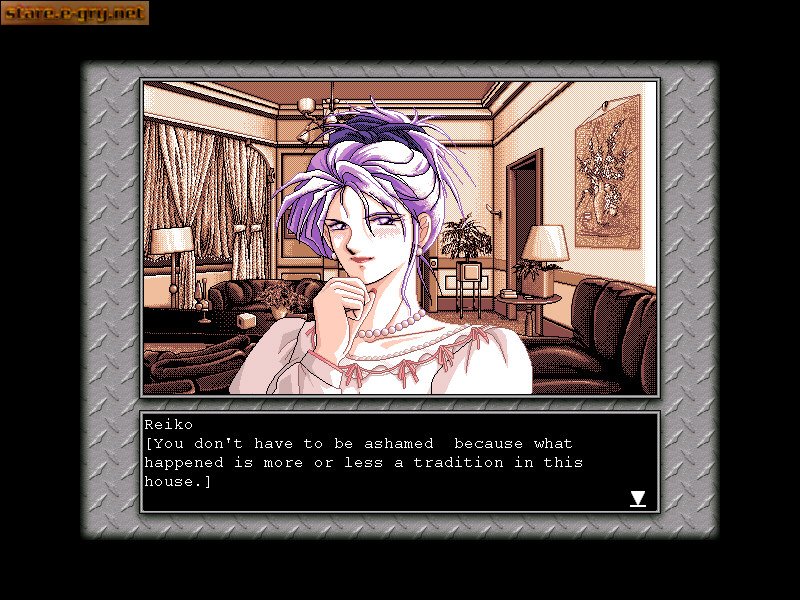800x600 pixels.
Task: Open the stare-e-gry.net watermark link
Action: coord(75,13)
